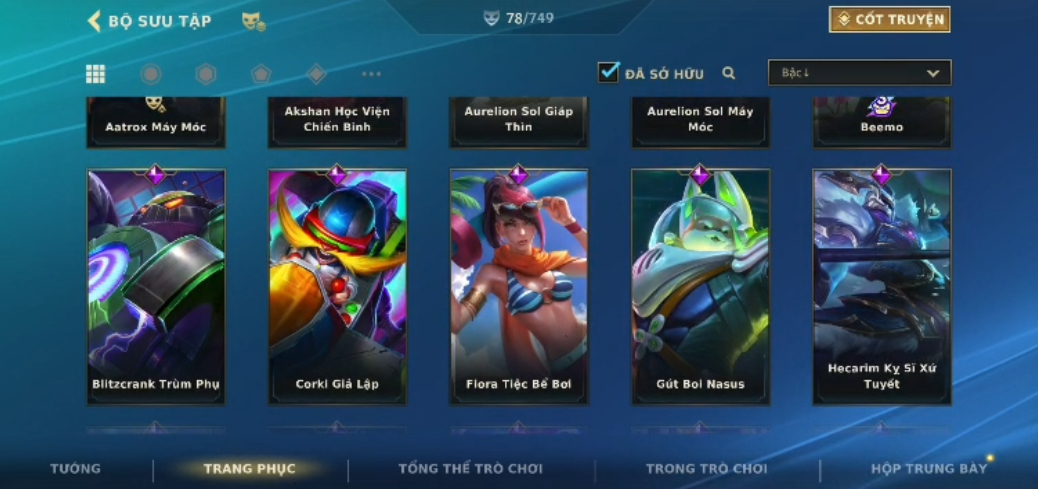
Task: Select the Blitzcrank Trùm Phụ skin card
Action: click(x=156, y=287)
